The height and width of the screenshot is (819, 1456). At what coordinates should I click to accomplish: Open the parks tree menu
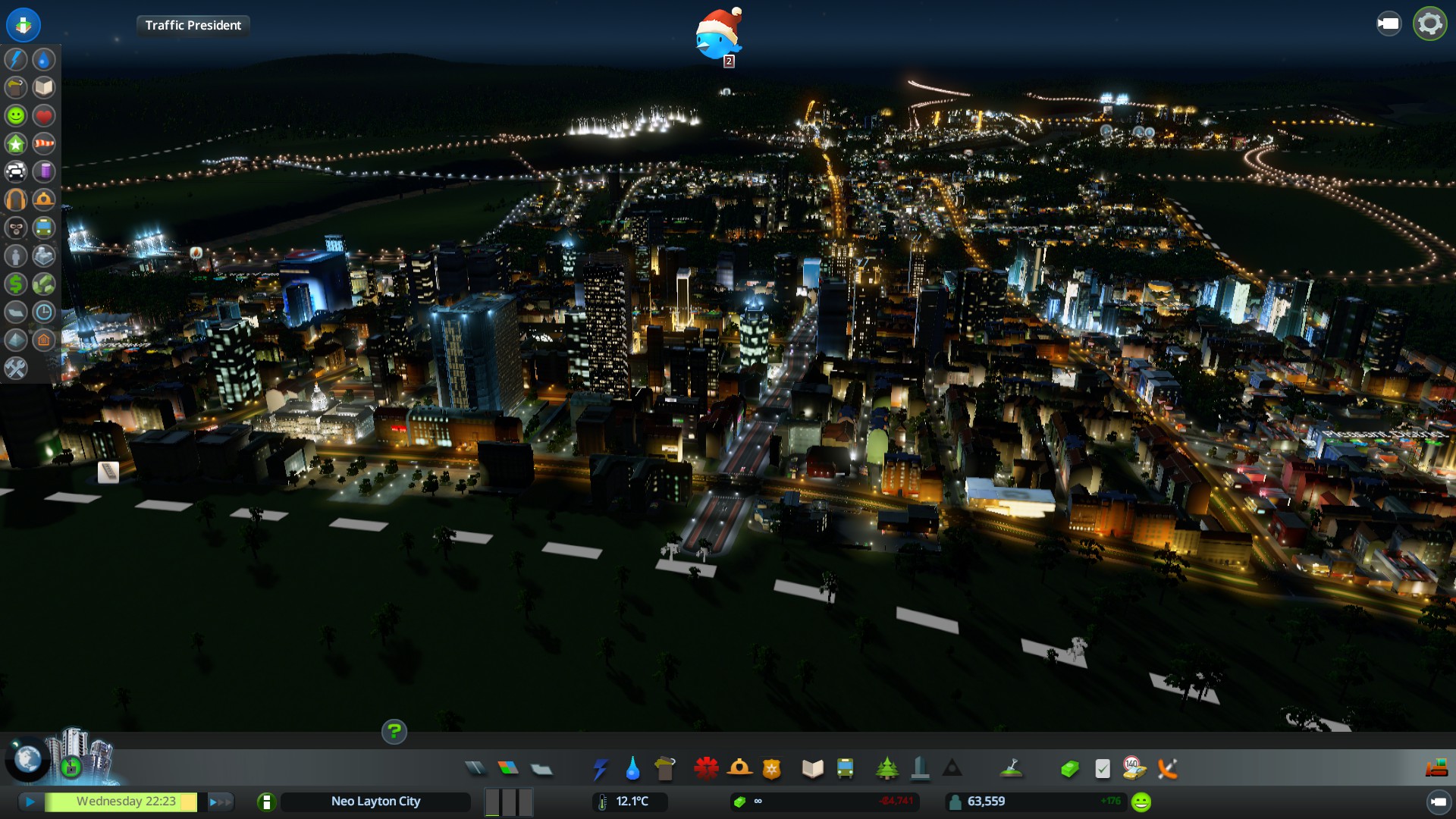click(x=886, y=769)
